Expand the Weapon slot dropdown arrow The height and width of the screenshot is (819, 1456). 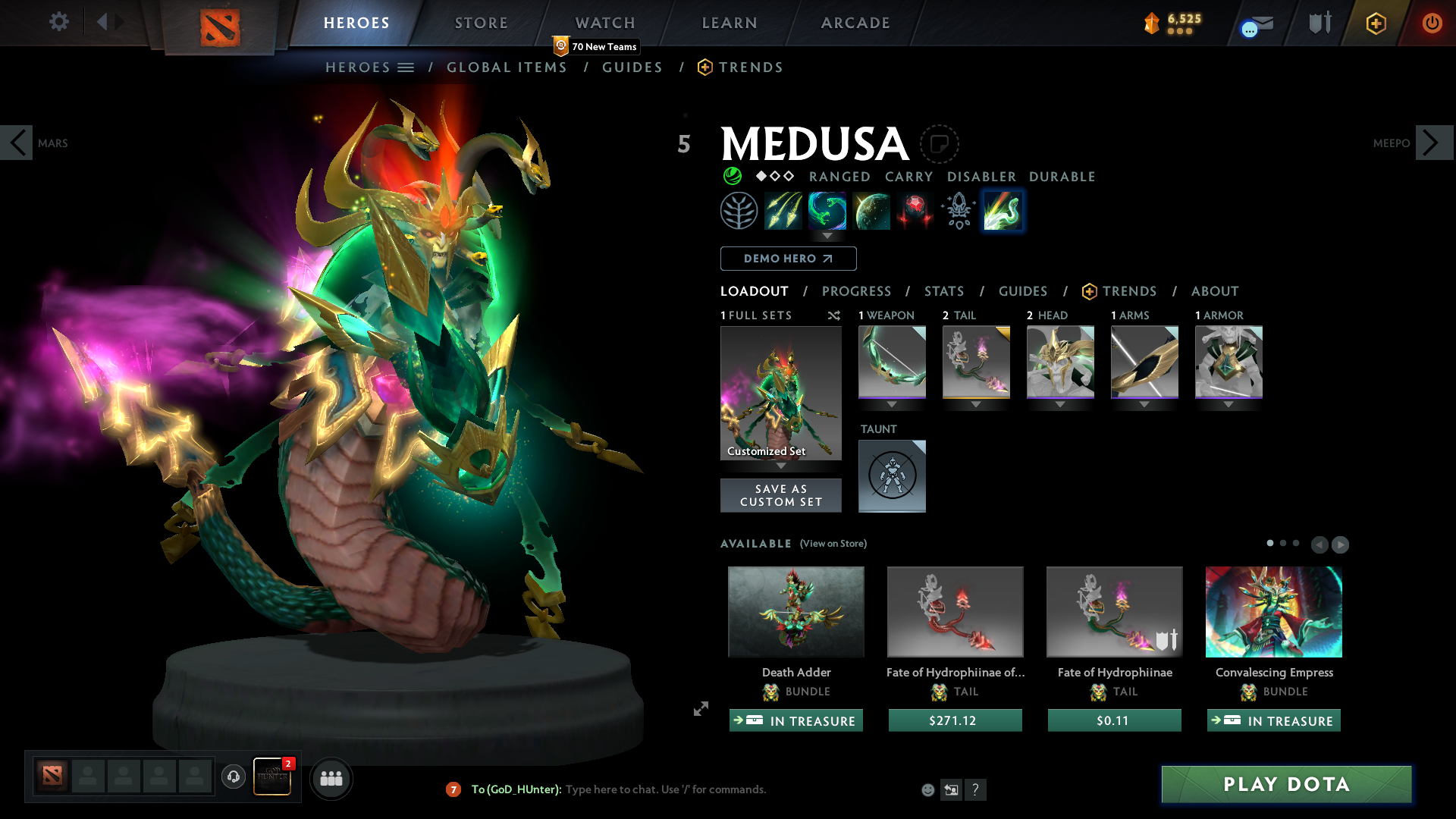click(892, 405)
